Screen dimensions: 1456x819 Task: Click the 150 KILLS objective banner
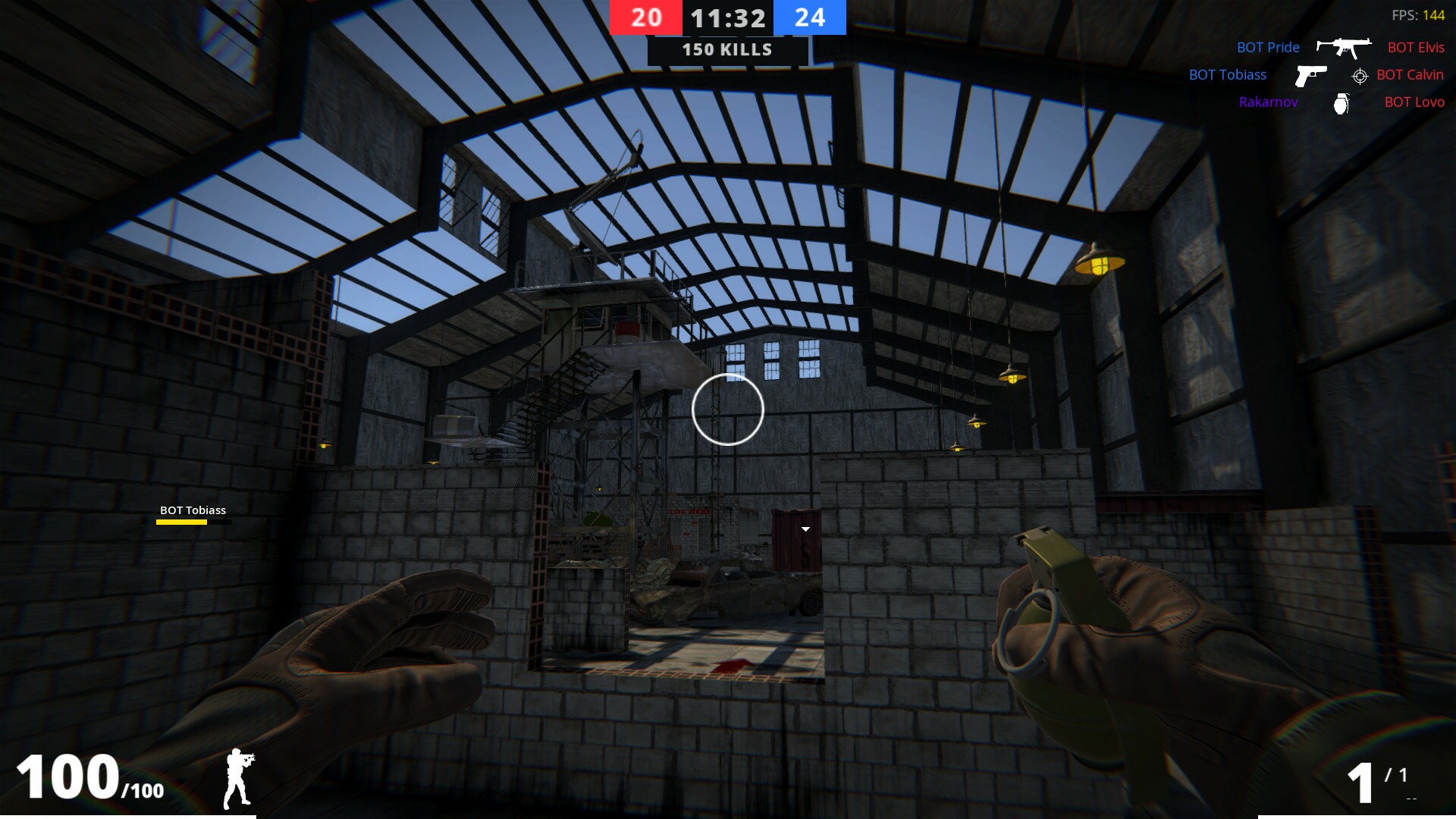pyautogui.click(x=726, y=50)
